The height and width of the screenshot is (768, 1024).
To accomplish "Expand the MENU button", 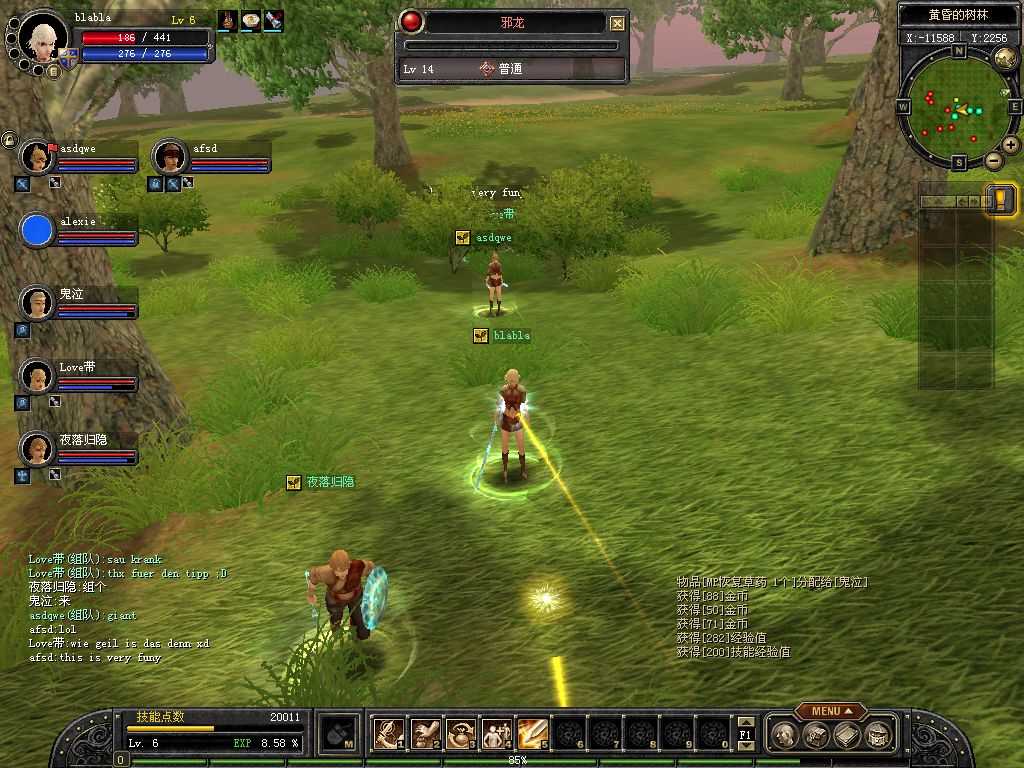I will tap(830, 711).
